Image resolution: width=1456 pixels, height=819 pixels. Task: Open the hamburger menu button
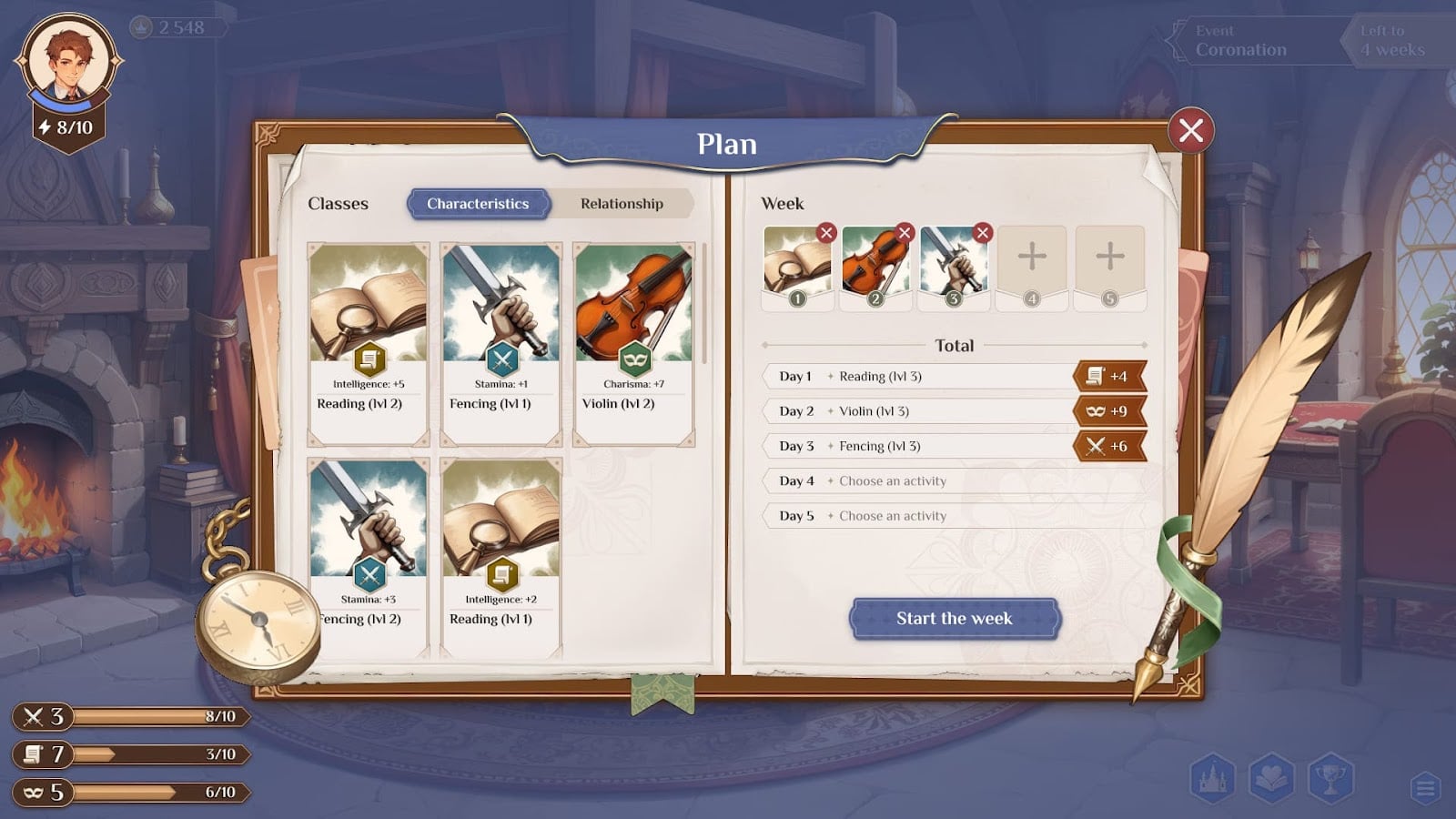pos(1425,787)
